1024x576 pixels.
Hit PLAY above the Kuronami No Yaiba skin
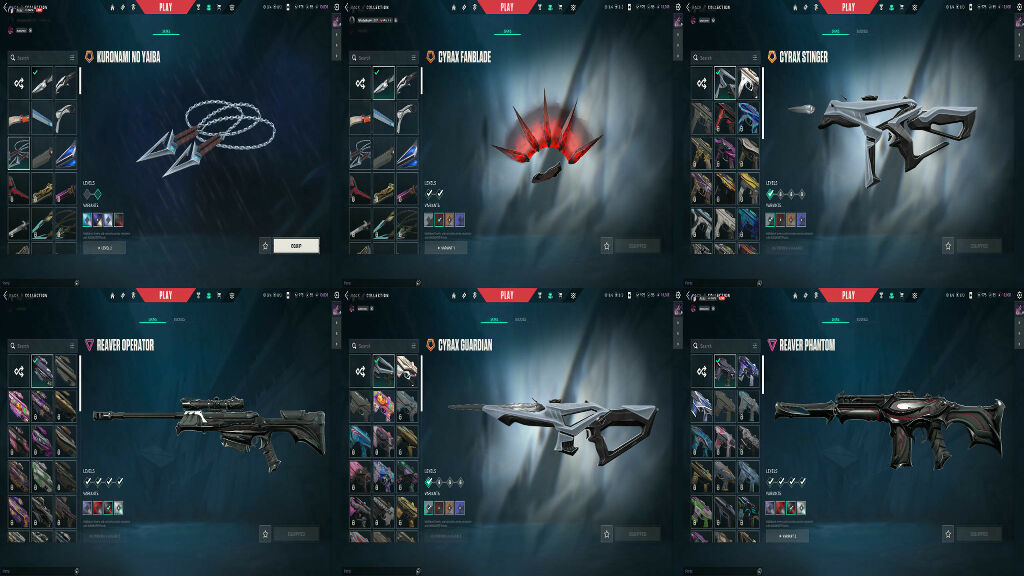[166, 7]
